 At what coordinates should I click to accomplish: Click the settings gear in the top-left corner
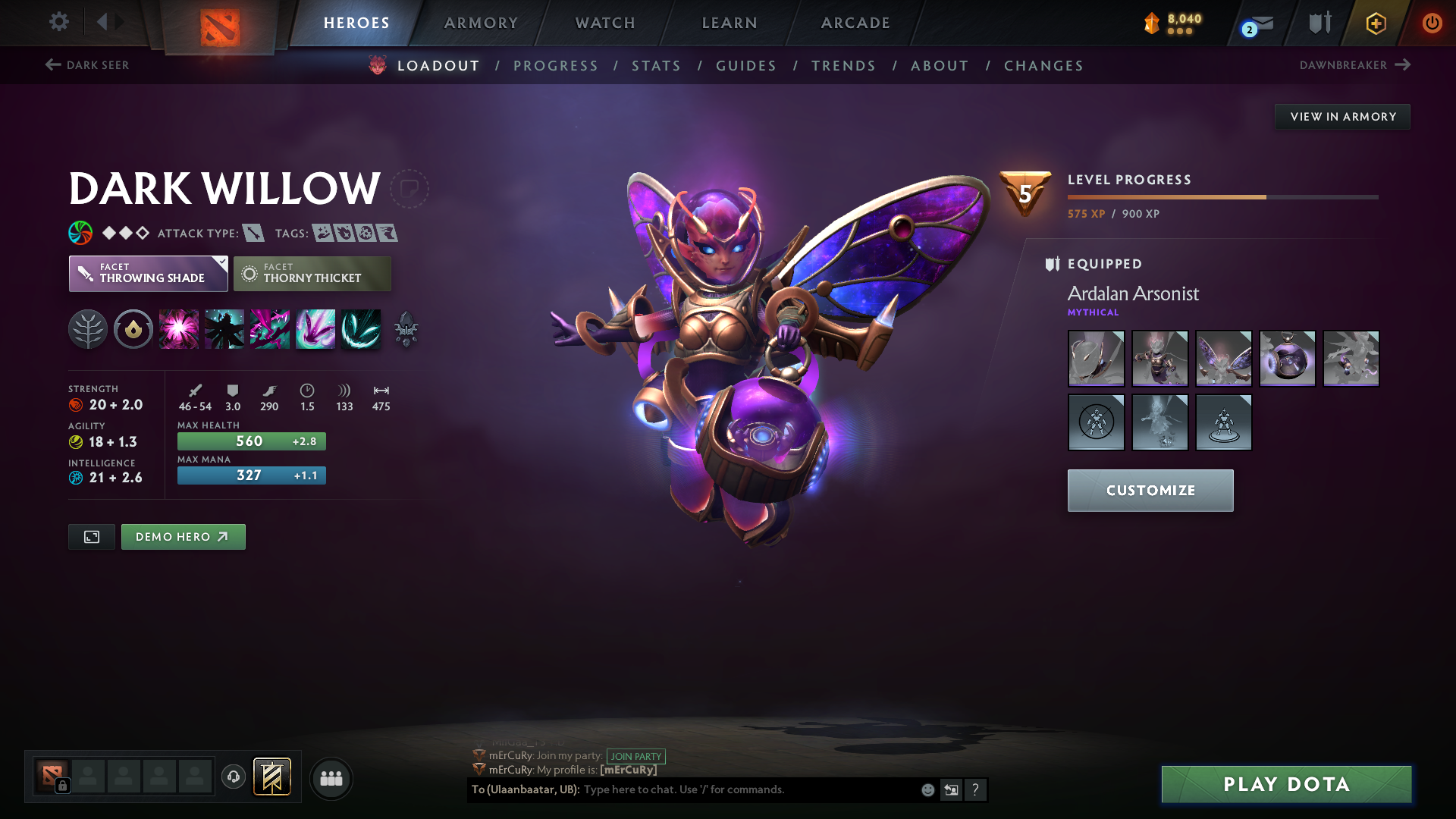(58, 22)
